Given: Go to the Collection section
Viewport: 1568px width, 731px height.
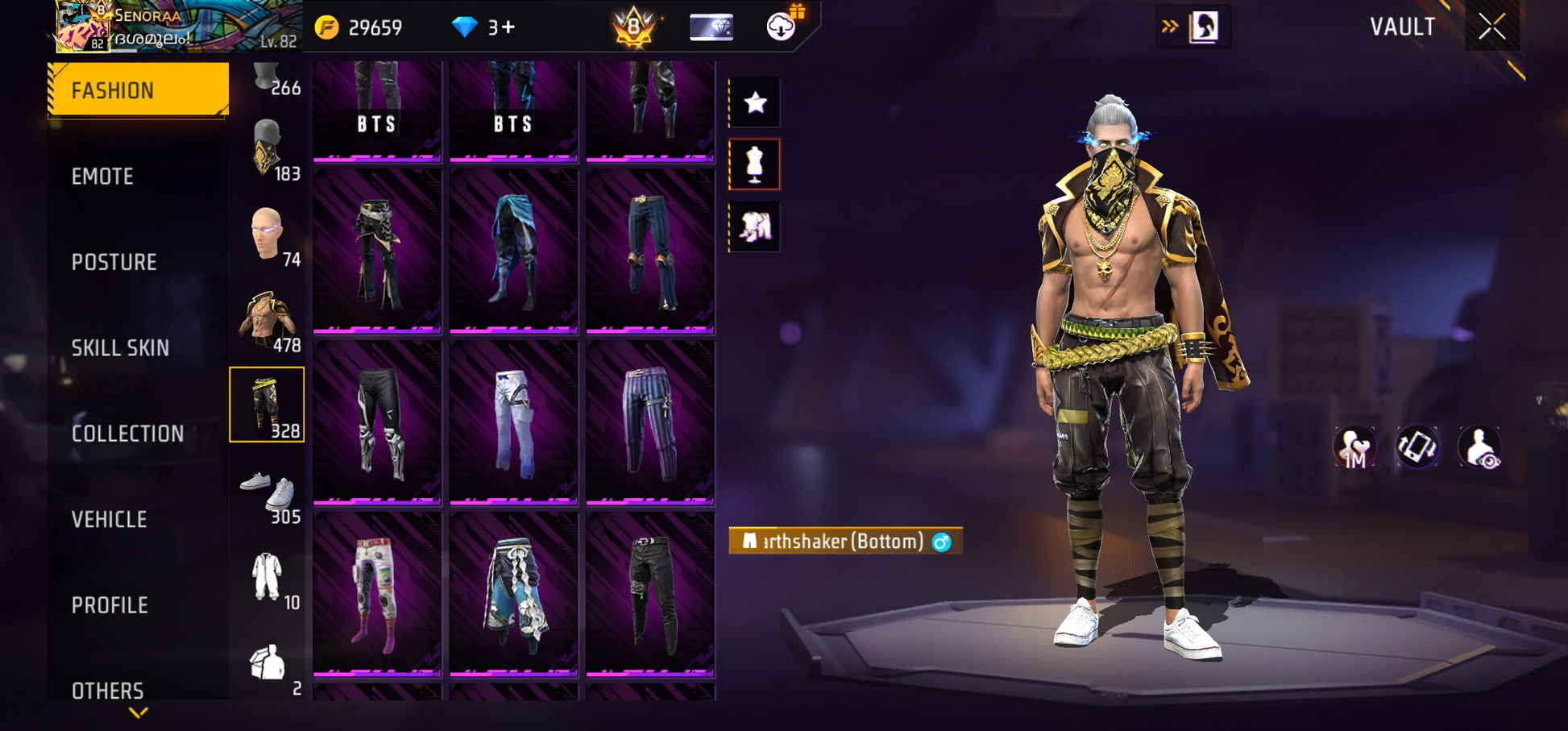Looking at the screenshot, I should pos(127,434).
